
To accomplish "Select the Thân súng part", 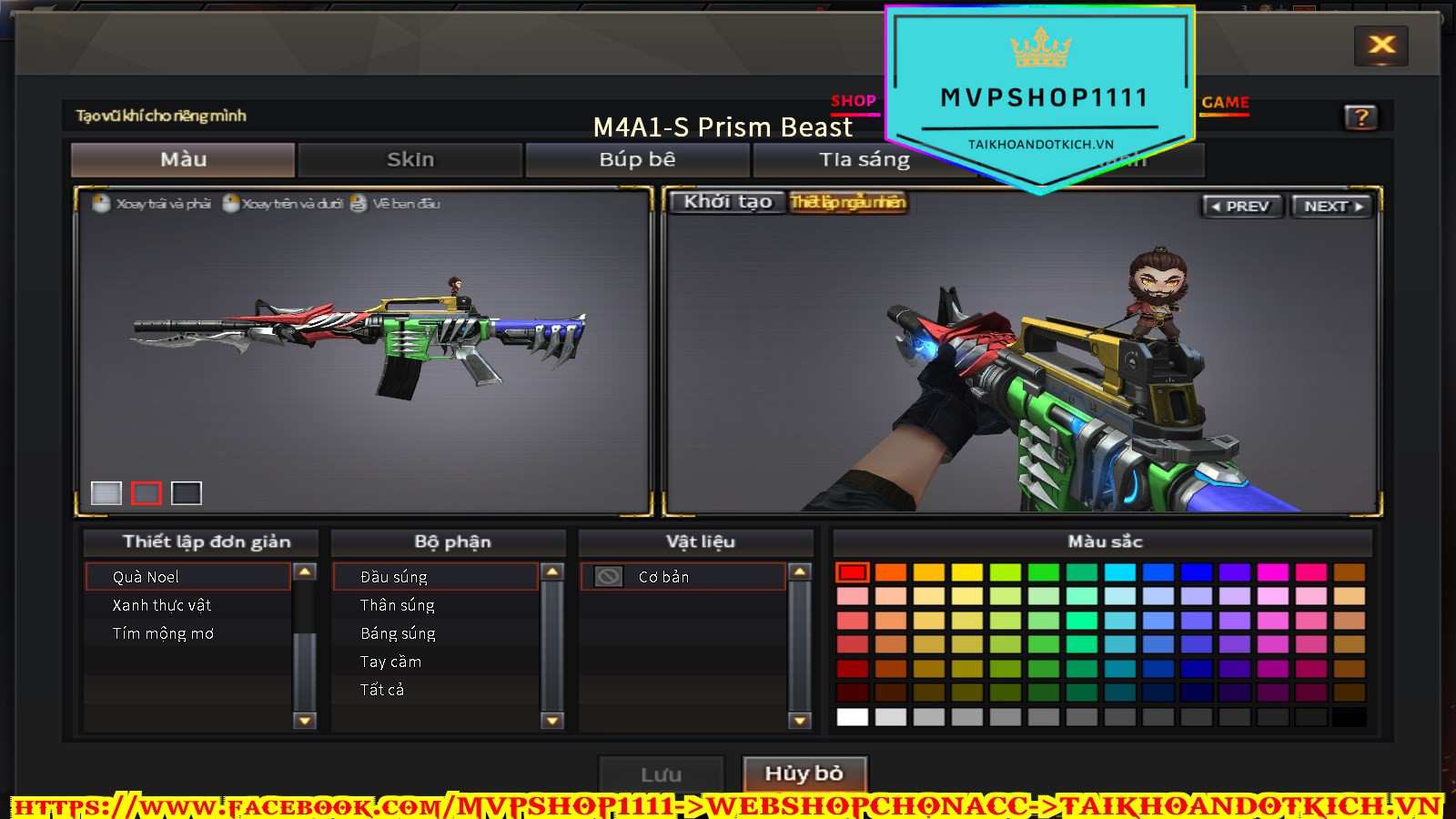I will 398,605.
